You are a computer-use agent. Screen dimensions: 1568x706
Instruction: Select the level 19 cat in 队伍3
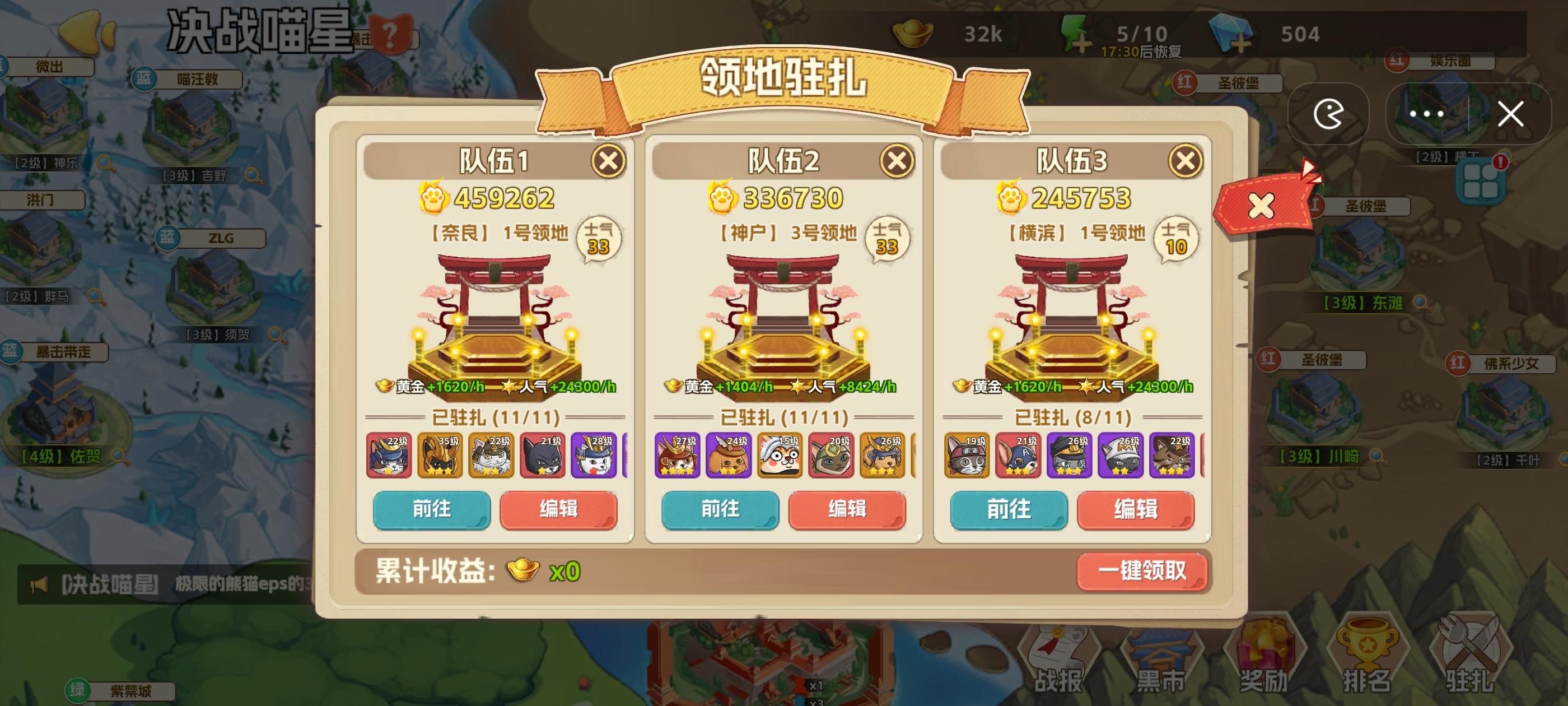click(967, 455)
